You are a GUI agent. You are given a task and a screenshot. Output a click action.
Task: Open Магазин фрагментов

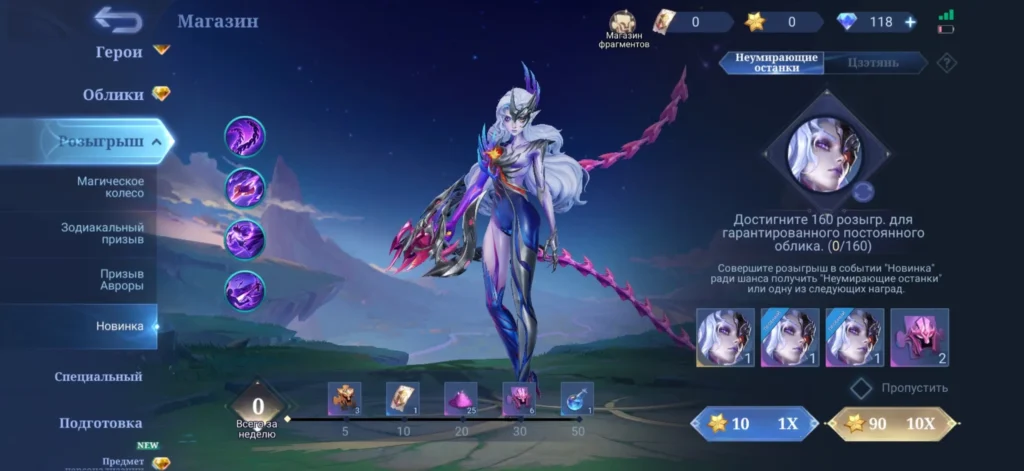click(626, 29)
